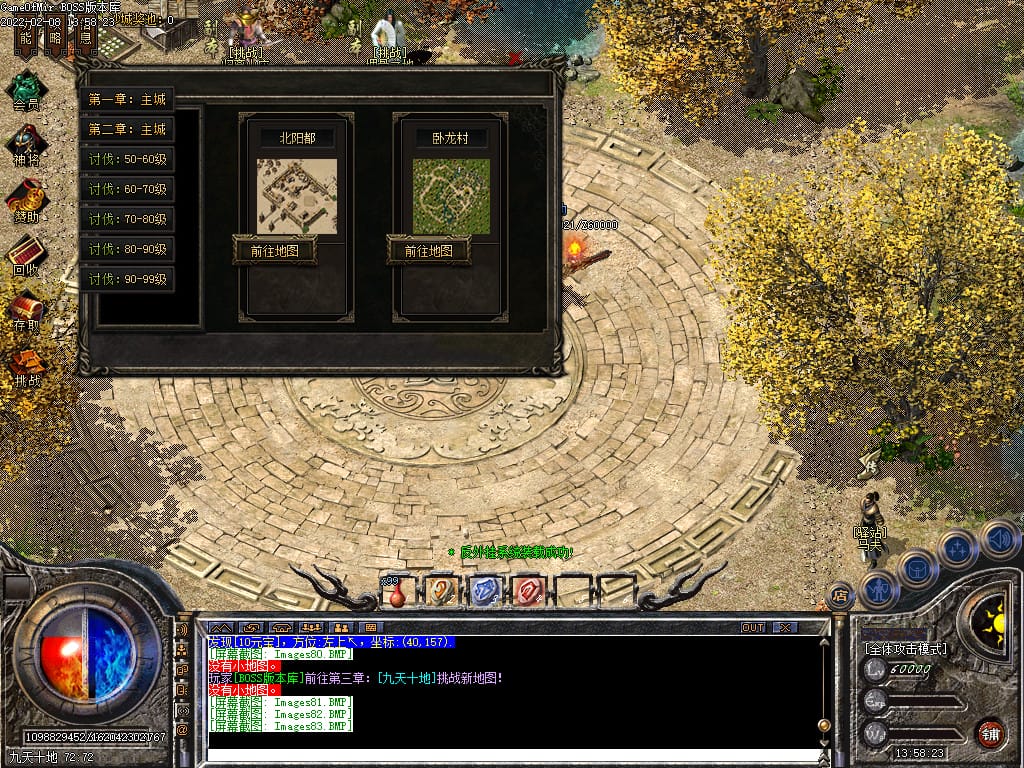Click 前往地图 under the 北阳都 map
Image resolution: width=1024 pixels, height=768 pixels.
click(x=274, y=250)
